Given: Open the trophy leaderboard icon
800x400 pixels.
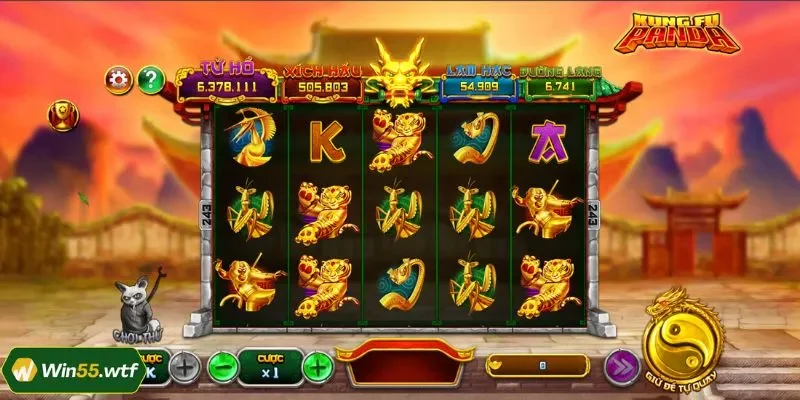Looking at the screenshot, I should [62, 114].
